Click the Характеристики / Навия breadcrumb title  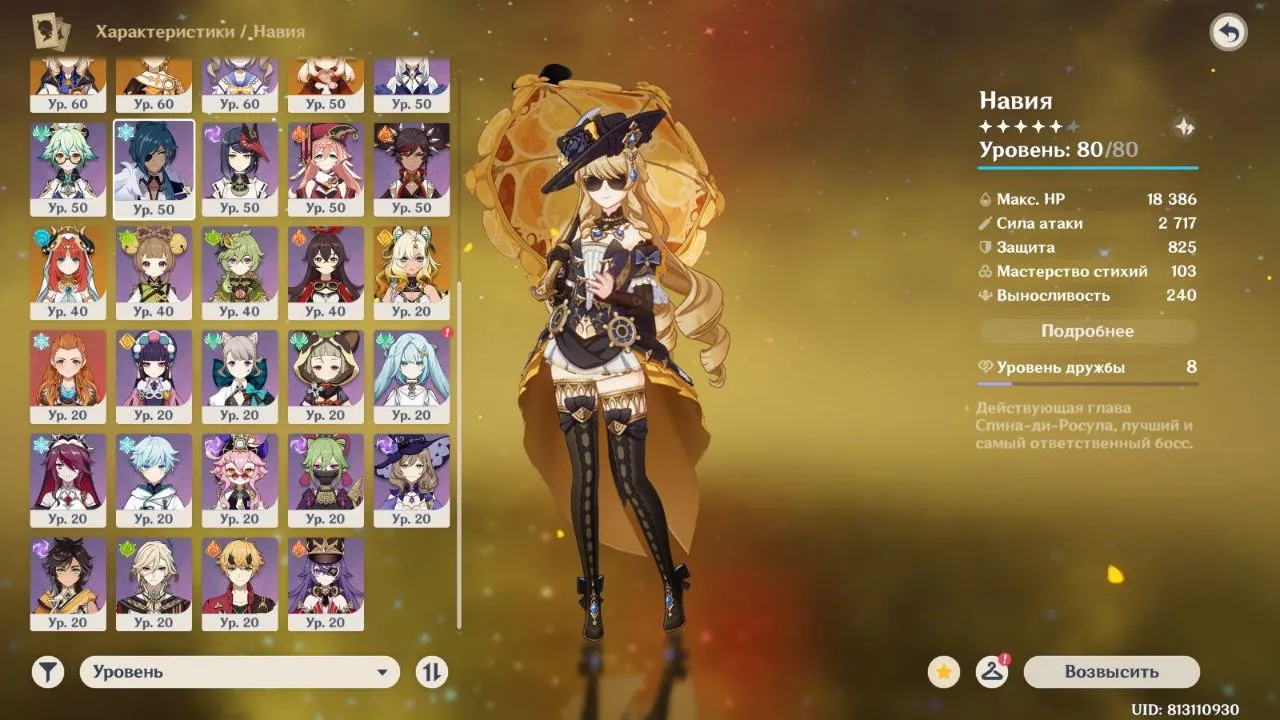click(198, 31)
